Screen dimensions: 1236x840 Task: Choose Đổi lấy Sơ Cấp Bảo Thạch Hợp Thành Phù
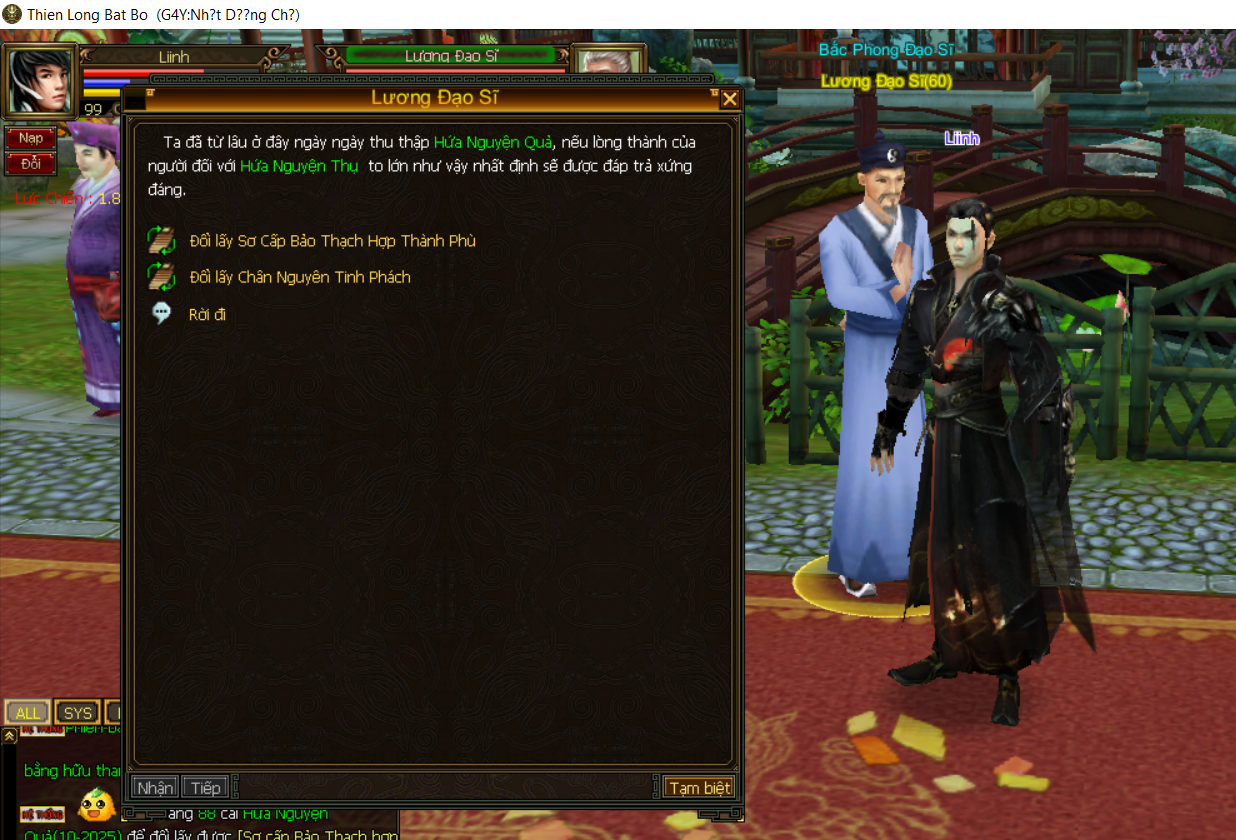coord(332,241)
